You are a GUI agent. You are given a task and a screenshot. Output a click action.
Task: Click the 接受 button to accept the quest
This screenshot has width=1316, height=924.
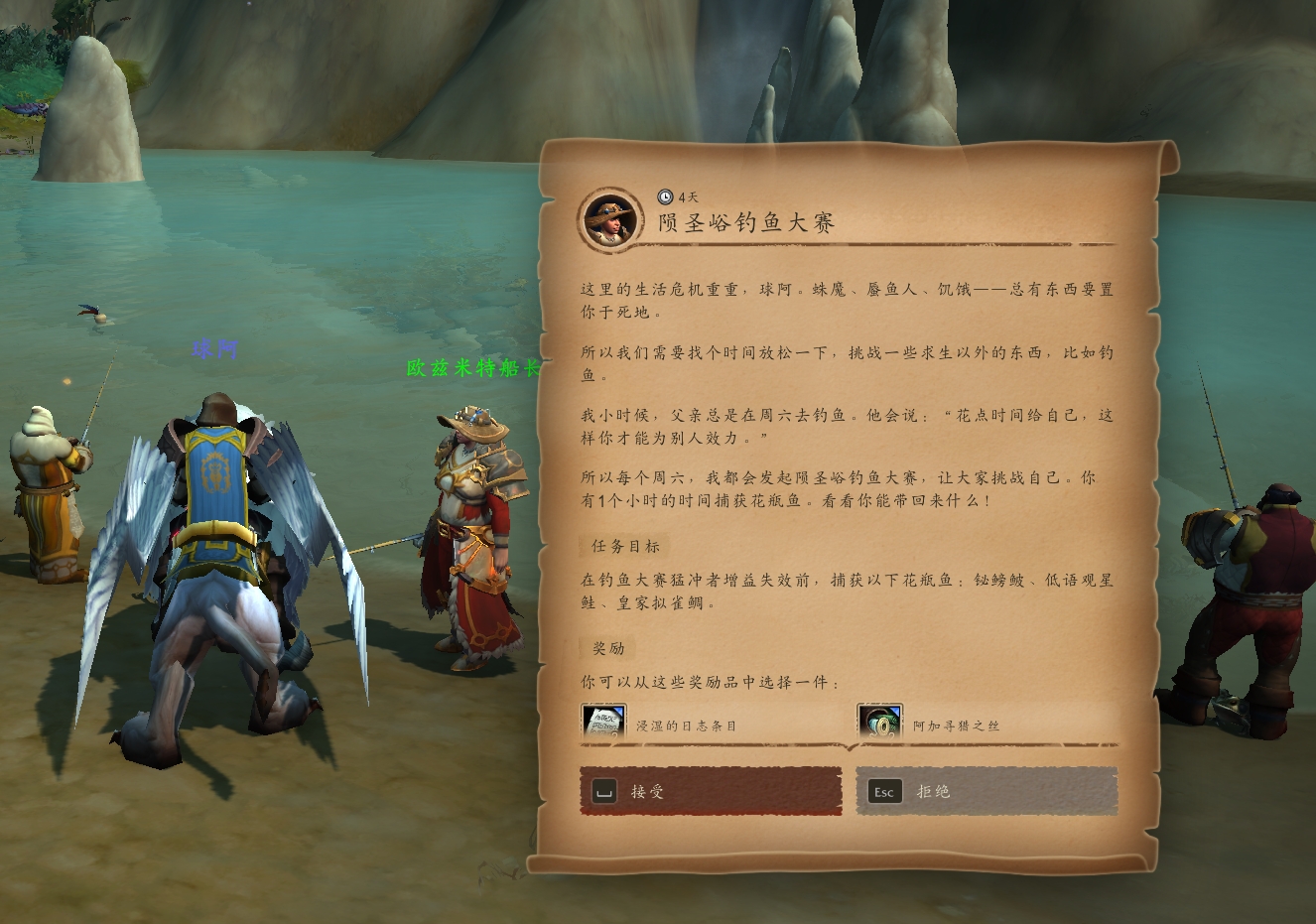click(710, 791)
